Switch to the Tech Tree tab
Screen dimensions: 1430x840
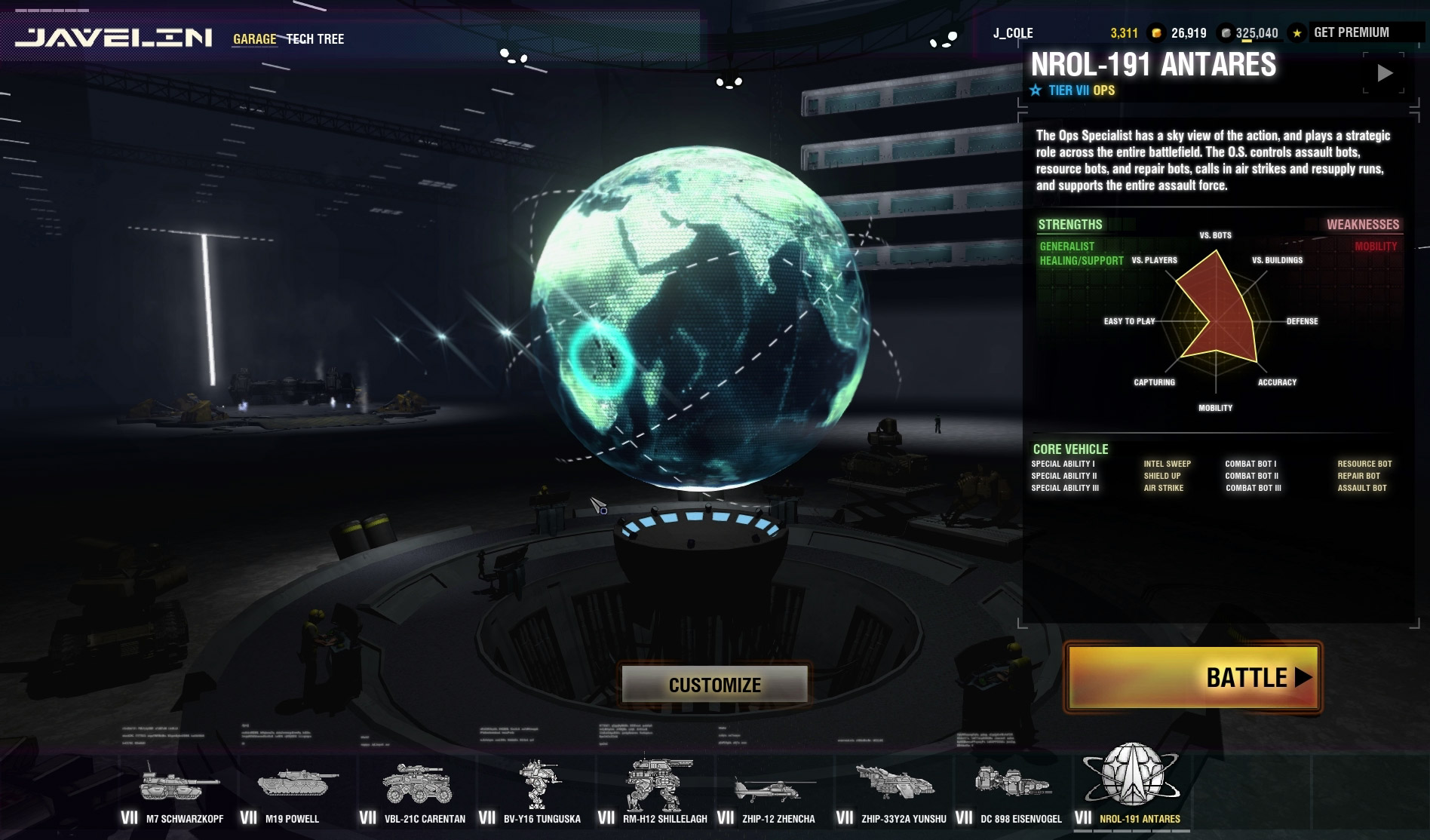[x=315, y=38]
